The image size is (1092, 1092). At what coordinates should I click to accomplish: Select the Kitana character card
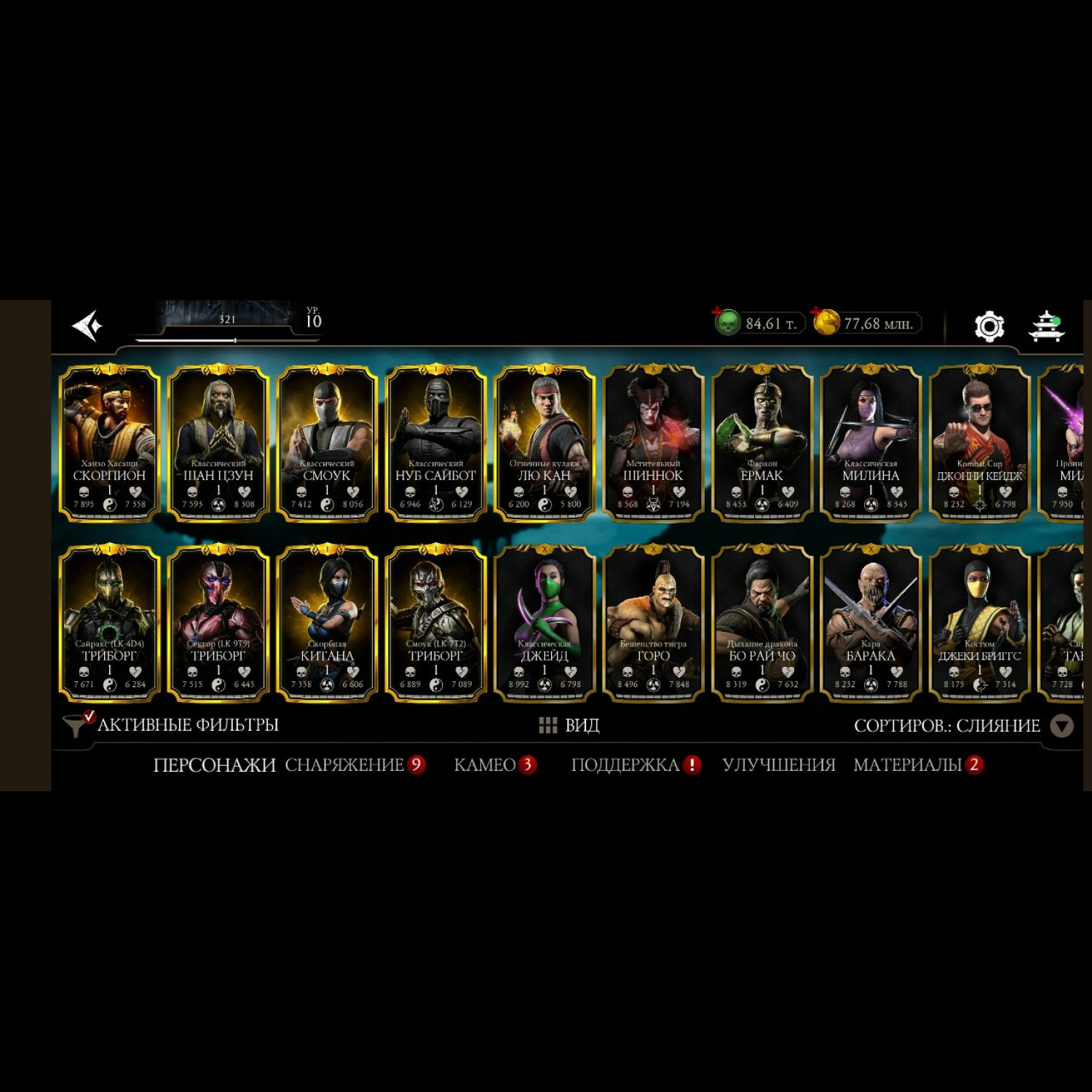(327, 624)
